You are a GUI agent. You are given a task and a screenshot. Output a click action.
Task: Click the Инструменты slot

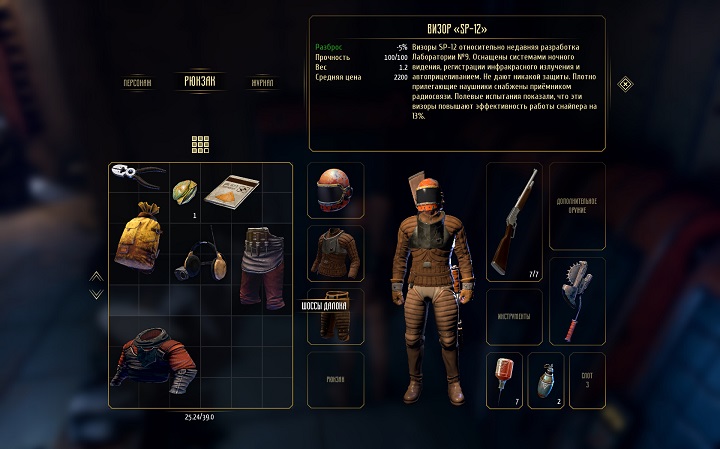tap(513, 317)
